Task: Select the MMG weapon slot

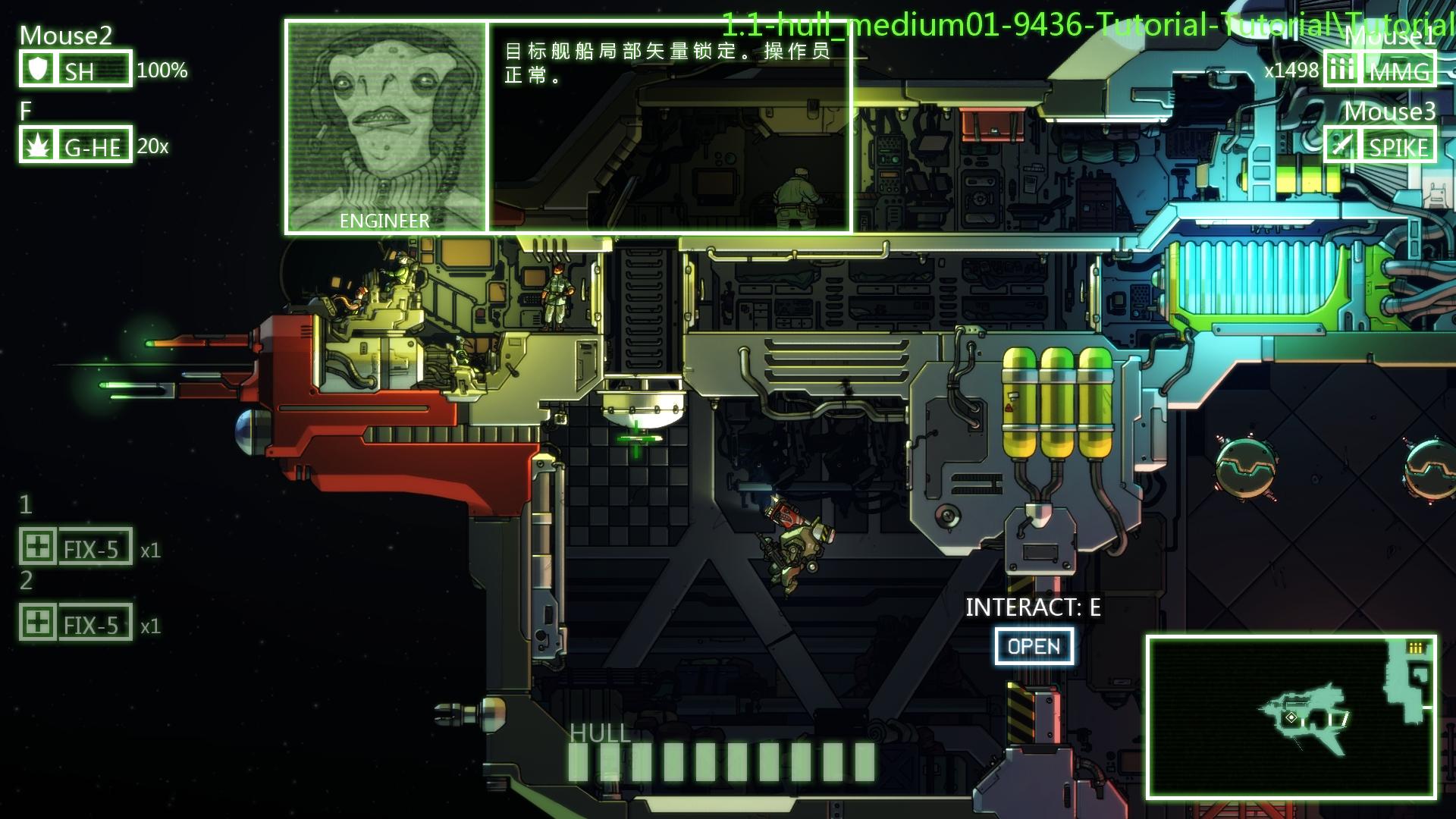Action: 1380,70
